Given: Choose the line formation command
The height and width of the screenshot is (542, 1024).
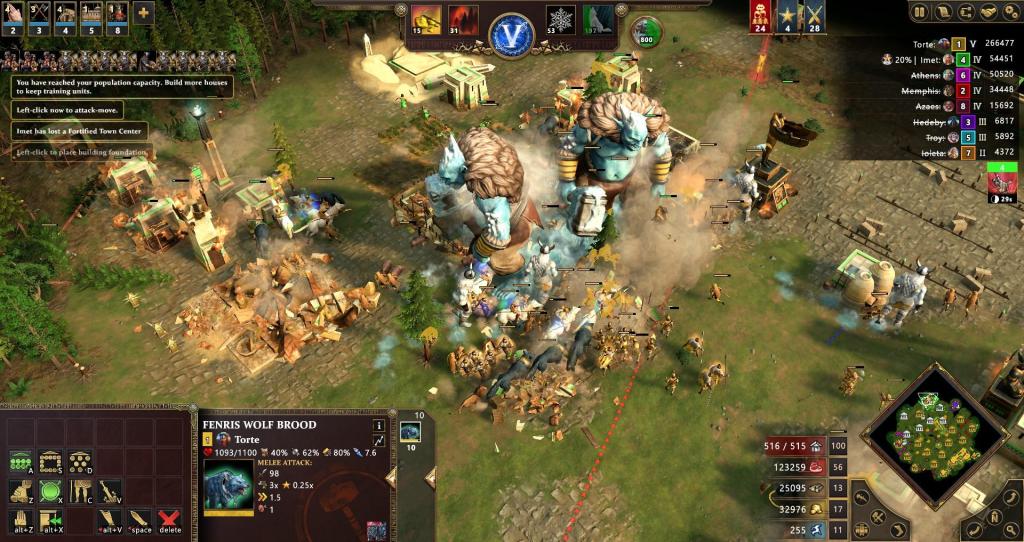Looking at the screenshot, I should tap(20, 462).
